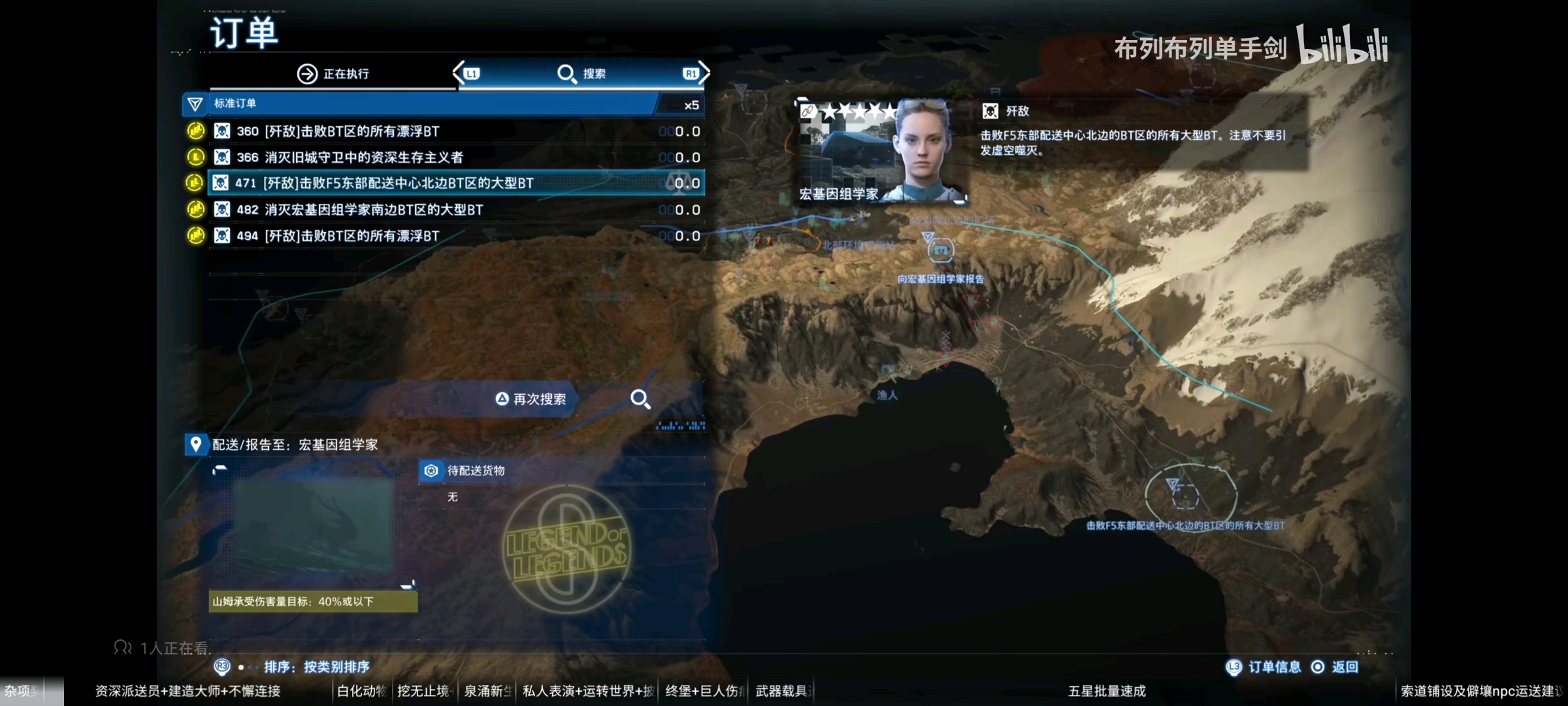Select the 搜索 tab
Viewport: 1568px width, 706px height.
(581, 74)
